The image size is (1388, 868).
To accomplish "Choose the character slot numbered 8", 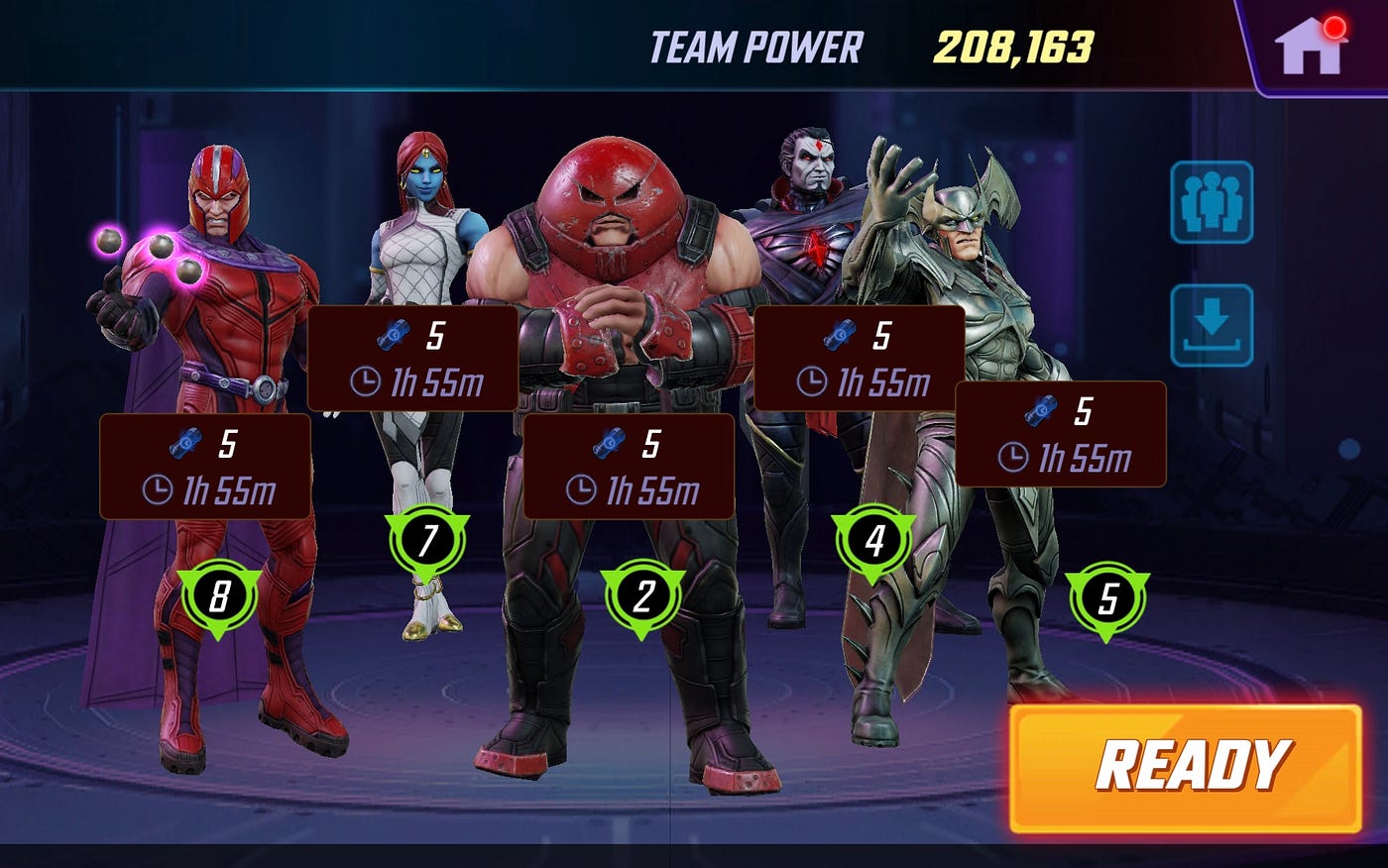I will pyautogui.click(x=219, y=597).
